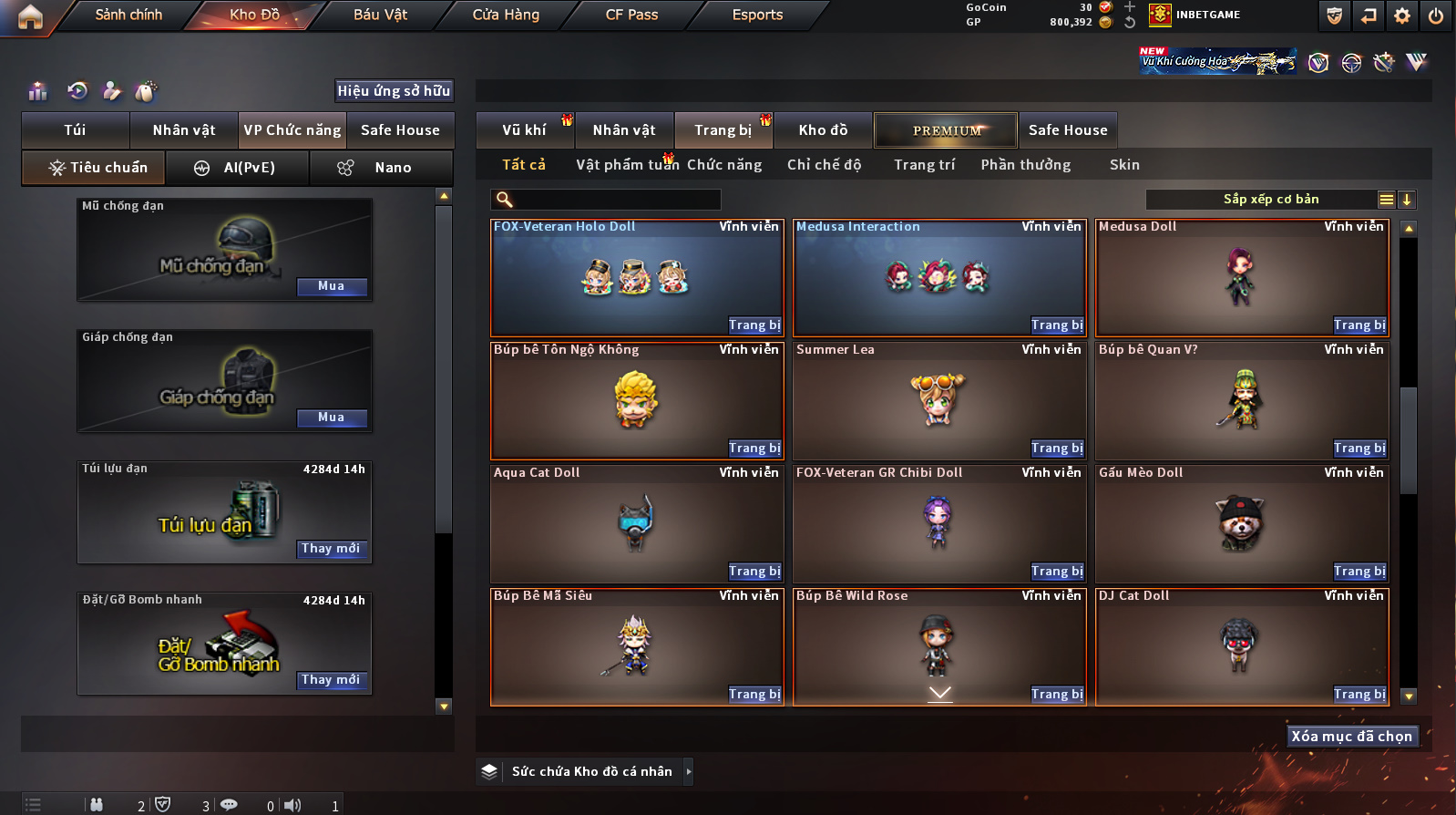Open the Hiệu ứng sở hữu panel
1456x815 pixels.
tap(394, 91)
